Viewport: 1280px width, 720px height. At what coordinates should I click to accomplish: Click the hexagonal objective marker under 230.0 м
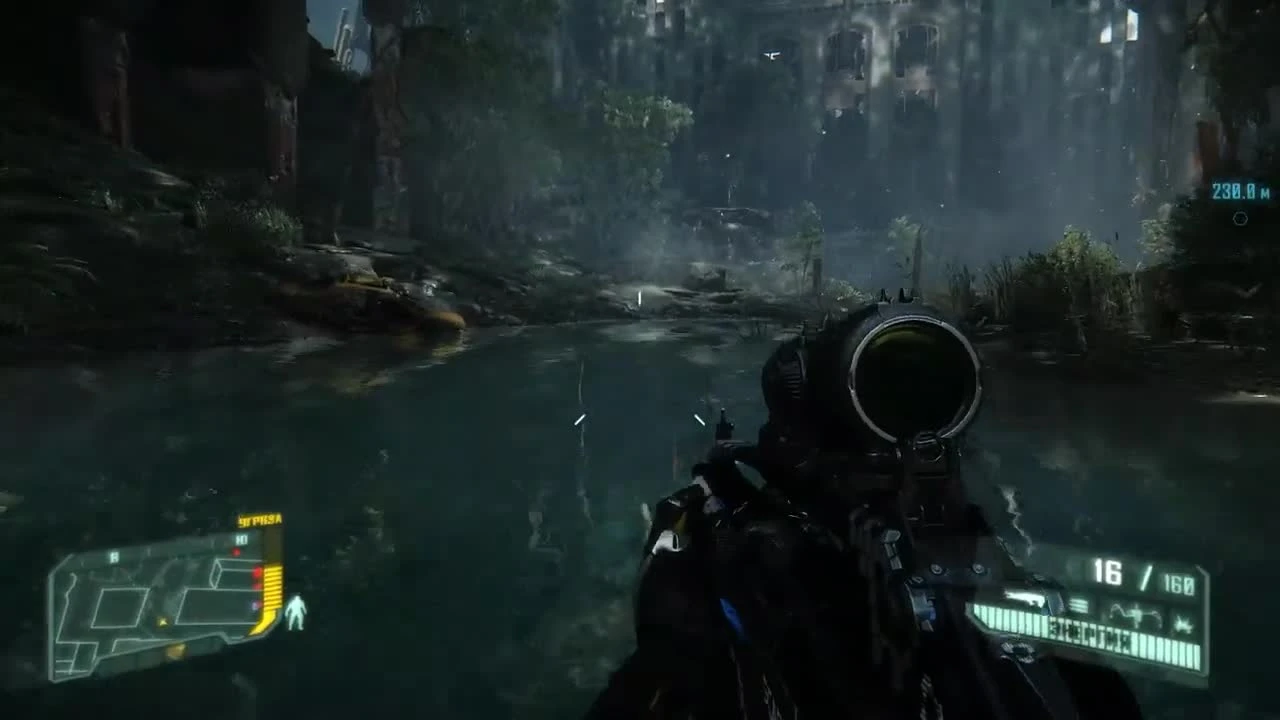[1241, 218]
